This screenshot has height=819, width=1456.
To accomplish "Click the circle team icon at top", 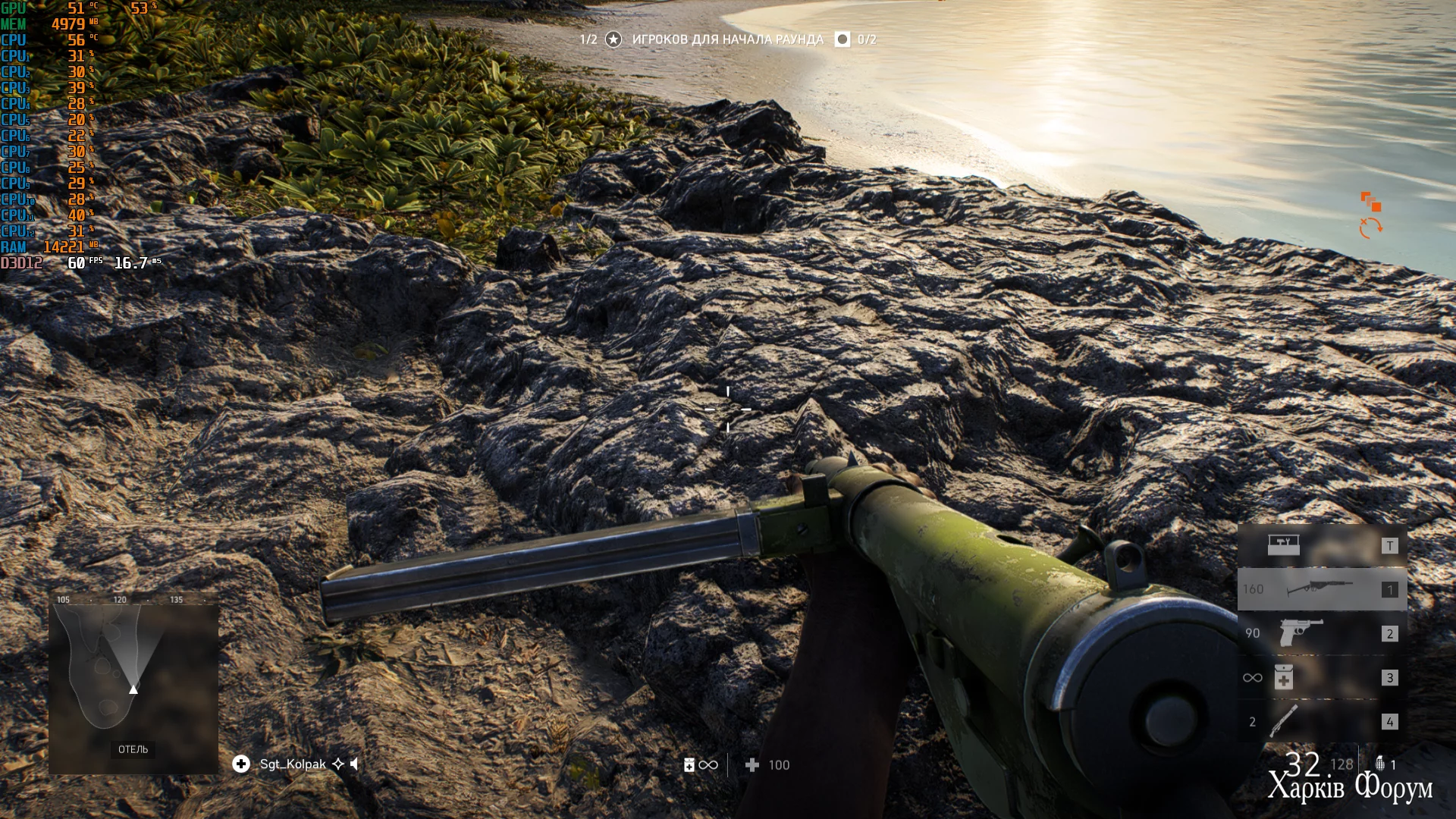I will pyautogui.click(x=843, y=39).
